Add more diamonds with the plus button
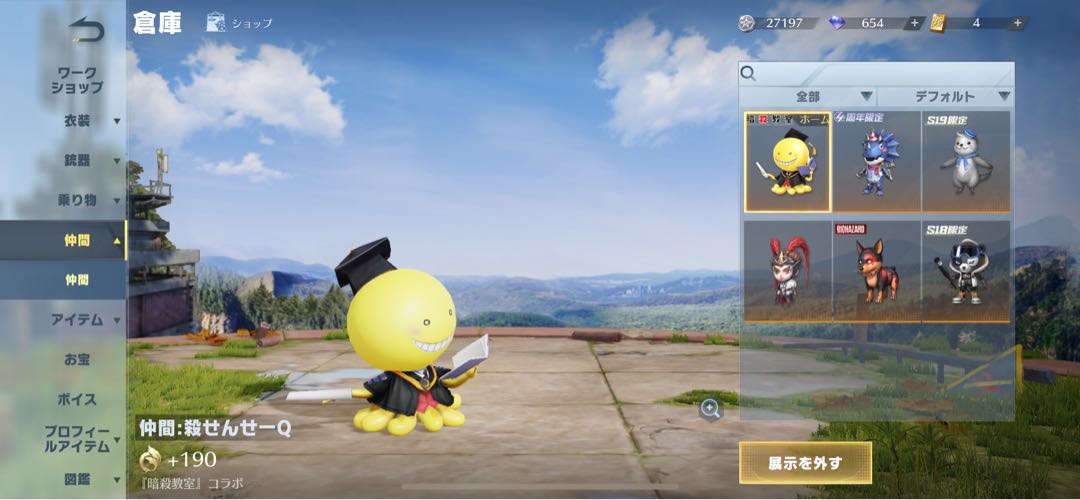Screen dimensions: 1080x500 [914, 23]
